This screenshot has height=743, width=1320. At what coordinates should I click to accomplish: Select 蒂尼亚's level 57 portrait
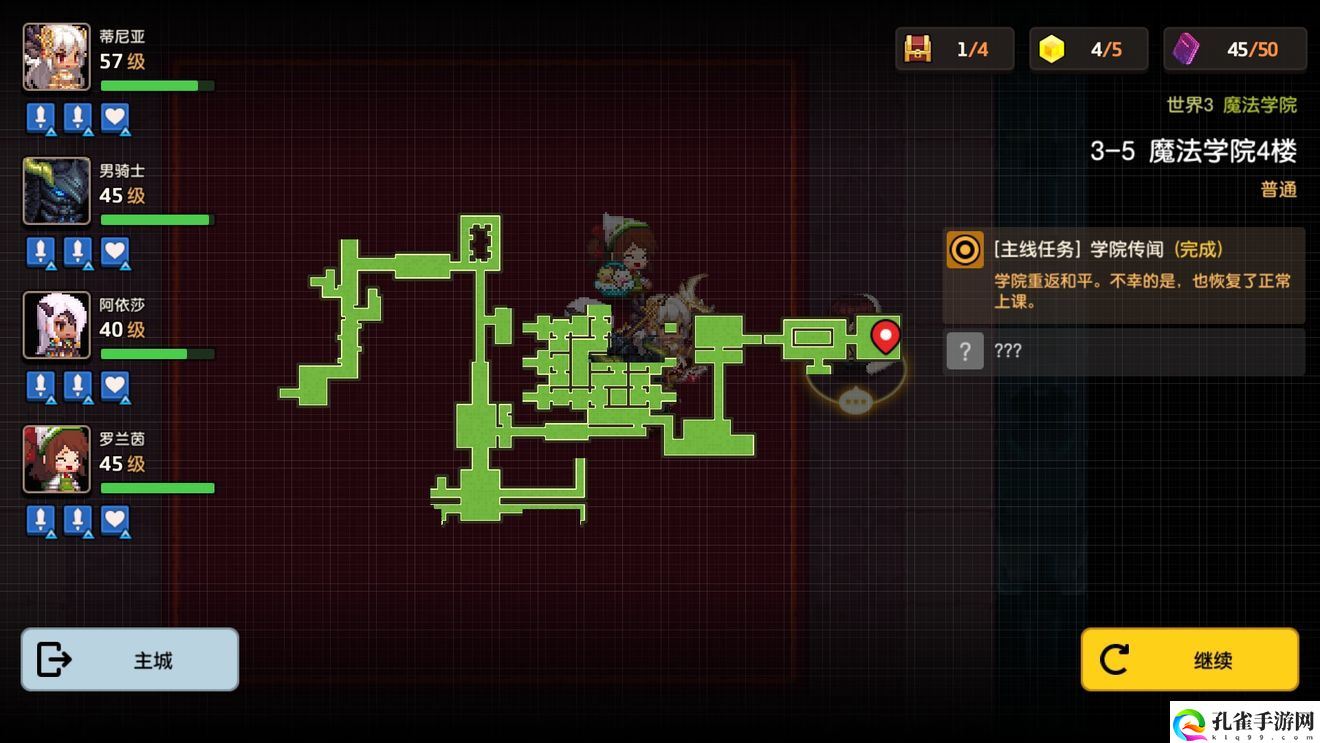click(x=57, y=57)
